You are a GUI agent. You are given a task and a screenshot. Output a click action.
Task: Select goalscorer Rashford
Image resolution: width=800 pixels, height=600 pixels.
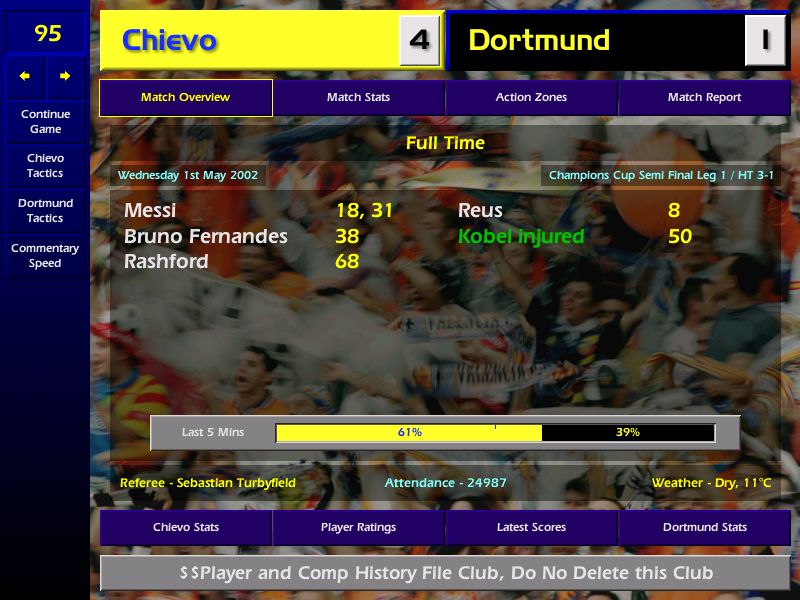point(166,262)
